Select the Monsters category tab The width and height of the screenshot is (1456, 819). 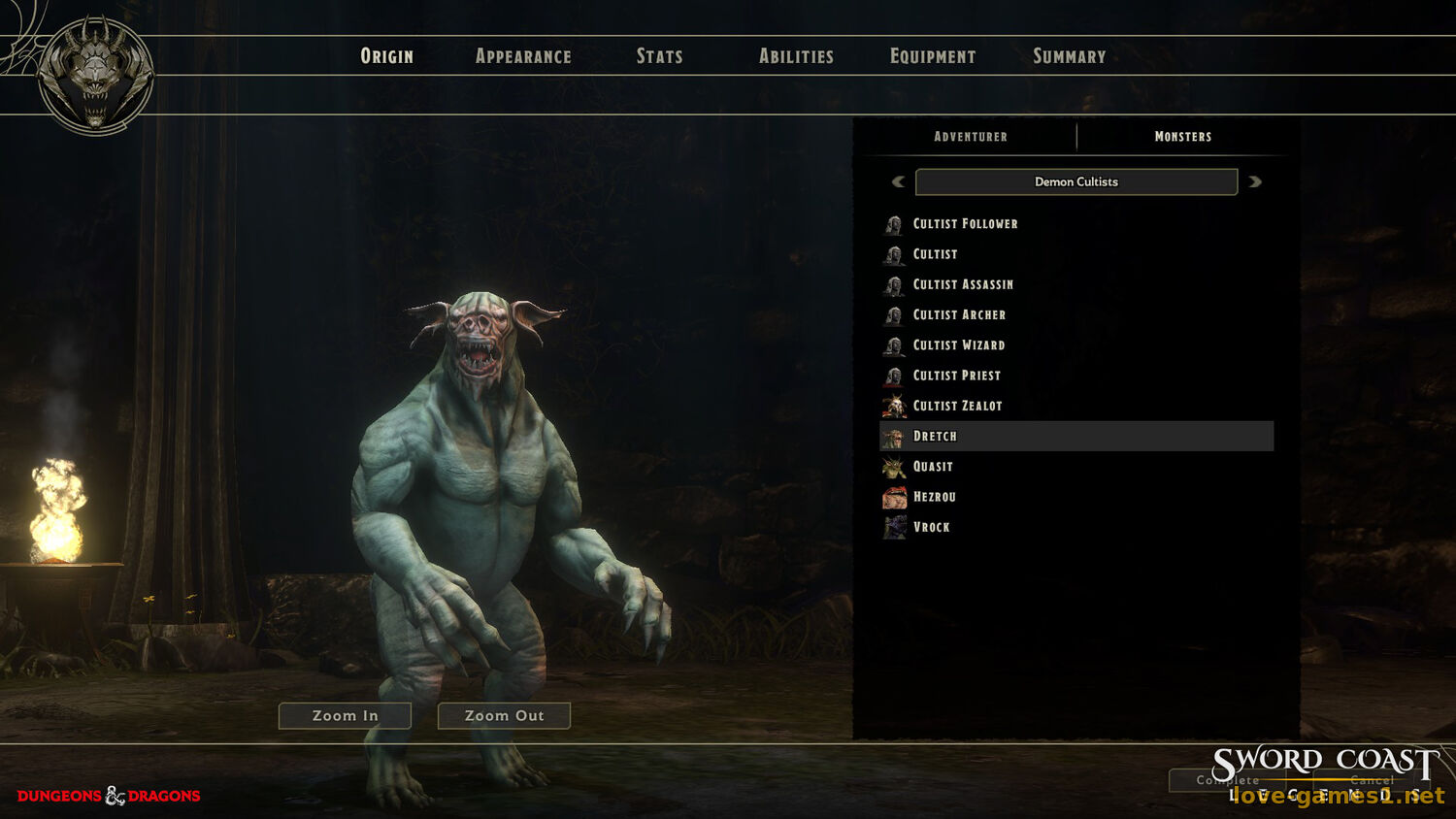click(1182, 137)
